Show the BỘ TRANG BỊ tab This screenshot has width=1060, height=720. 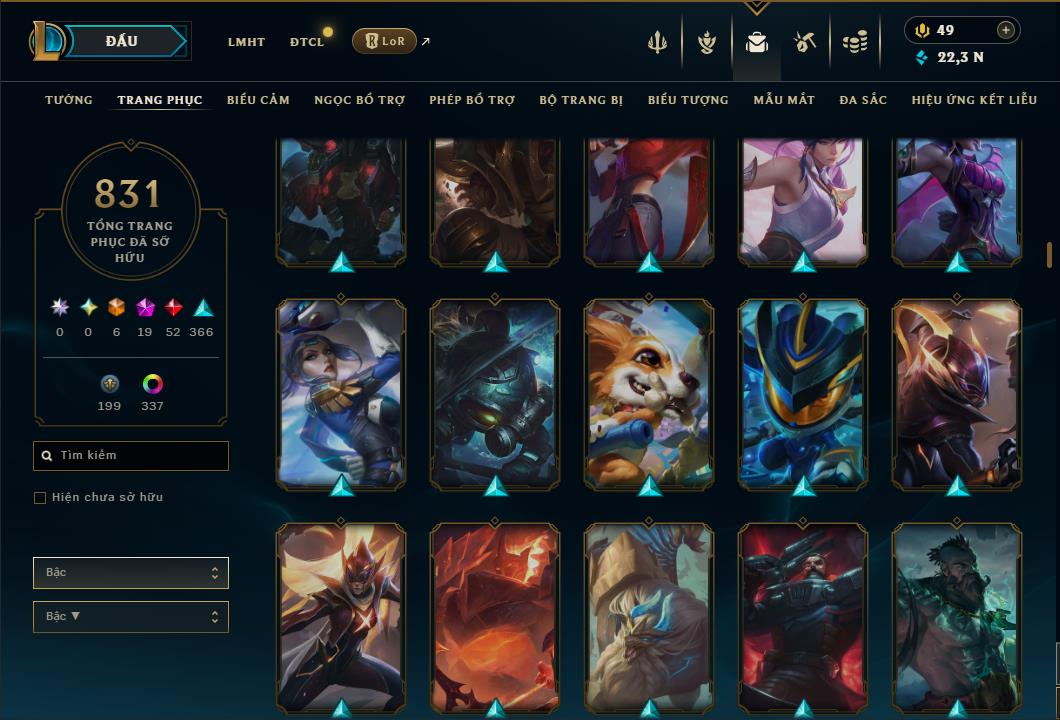(581, 100)
